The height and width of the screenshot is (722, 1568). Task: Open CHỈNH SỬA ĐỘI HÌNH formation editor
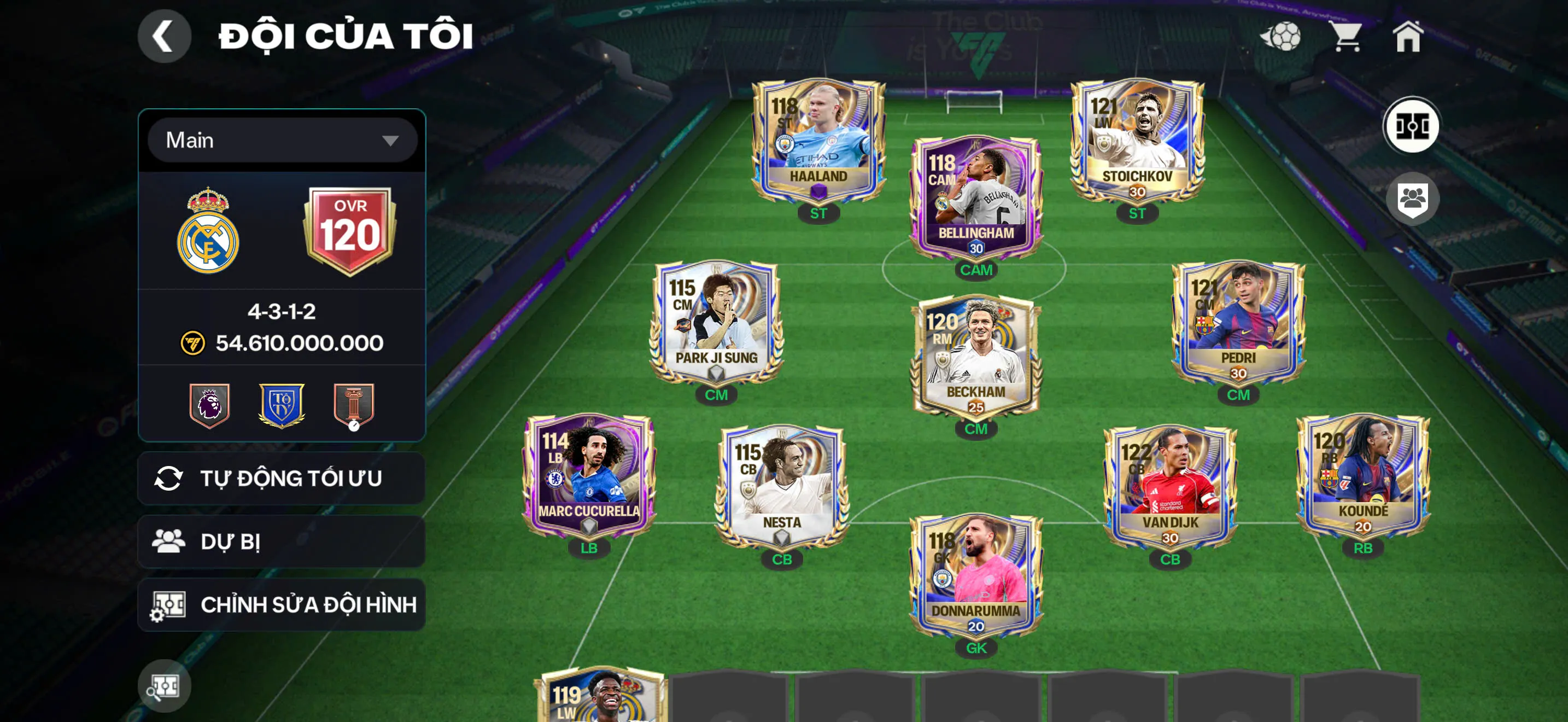[282, 605]
